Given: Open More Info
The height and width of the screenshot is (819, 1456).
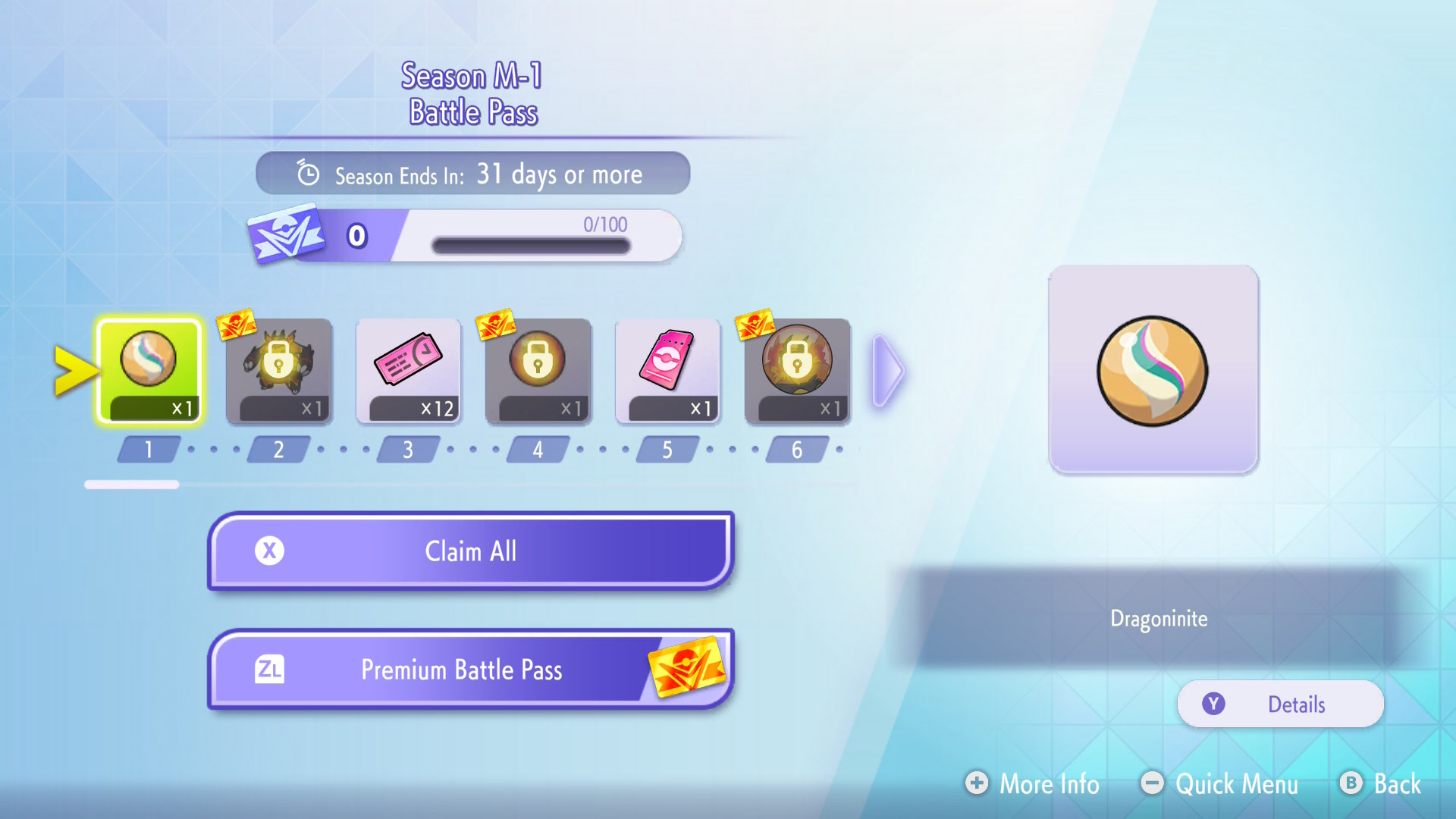Looking at the screenshot, I should tap(1032, 783).
